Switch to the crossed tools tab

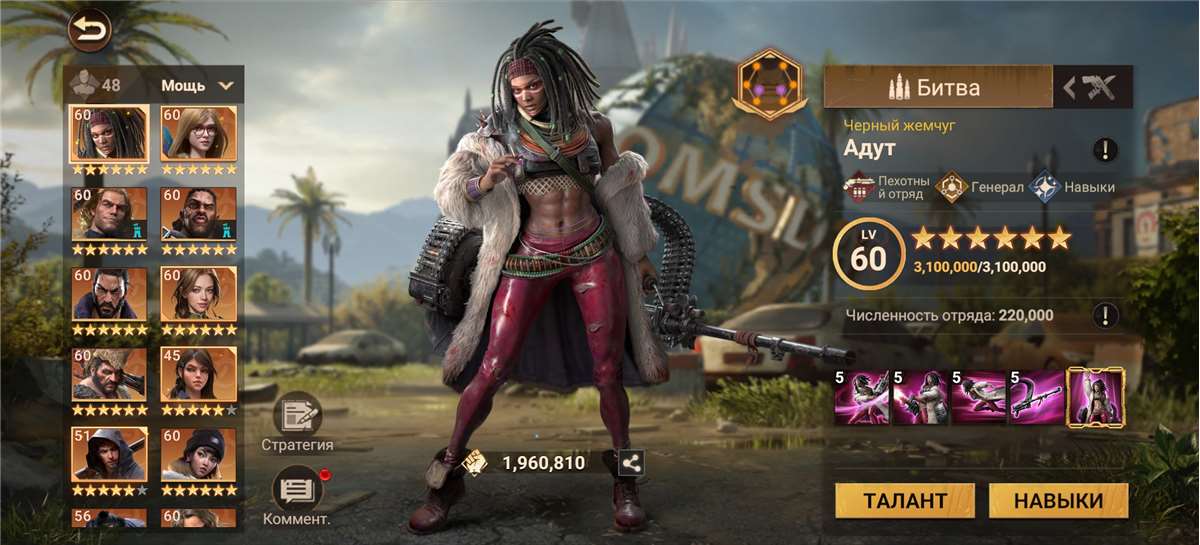[1093, 87]
